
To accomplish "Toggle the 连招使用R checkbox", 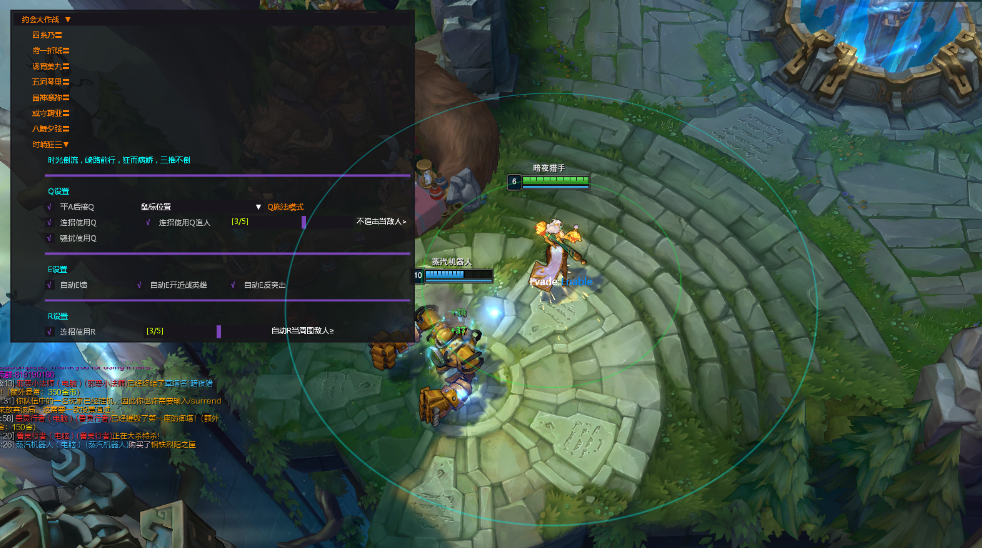I will coord(49,331).
